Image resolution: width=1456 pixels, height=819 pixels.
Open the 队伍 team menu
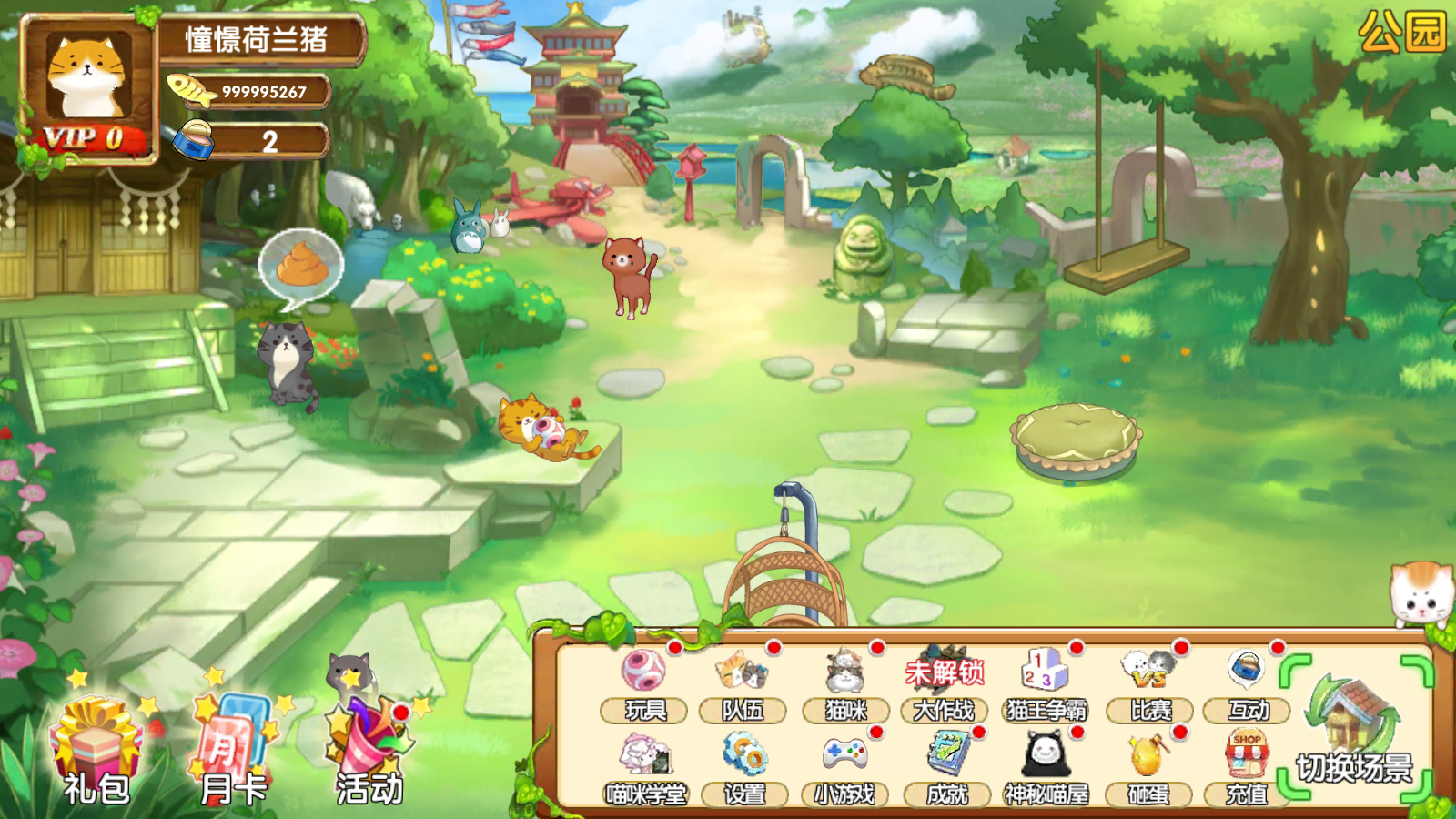coord(743,684)
